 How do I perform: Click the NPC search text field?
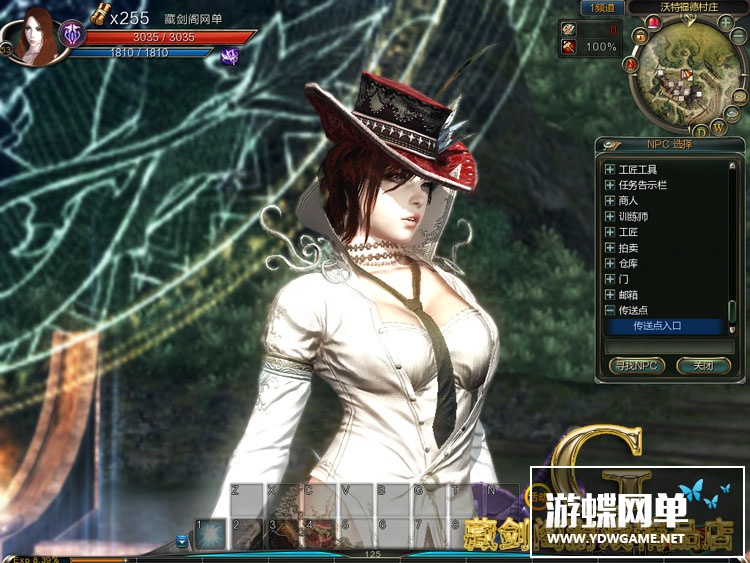(664, 345)
